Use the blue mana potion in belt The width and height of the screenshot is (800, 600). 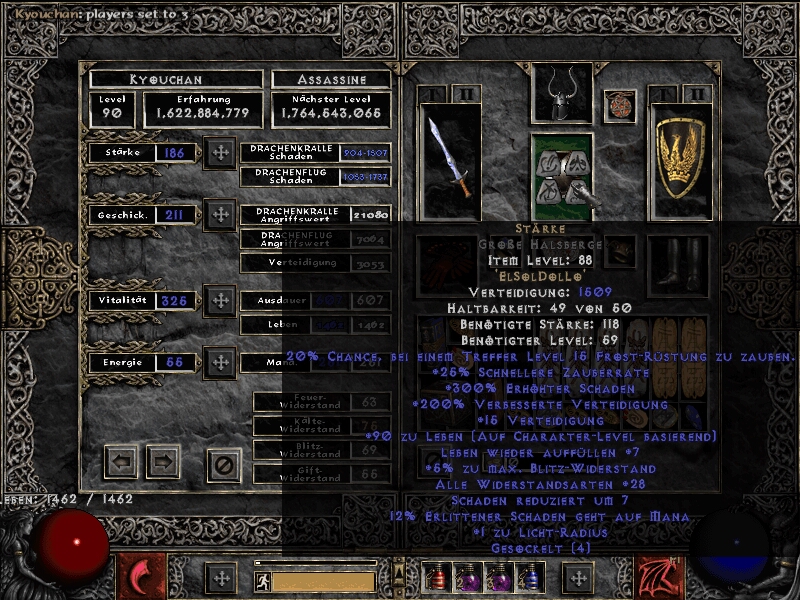pyautogui.click(x=530, y=577)
